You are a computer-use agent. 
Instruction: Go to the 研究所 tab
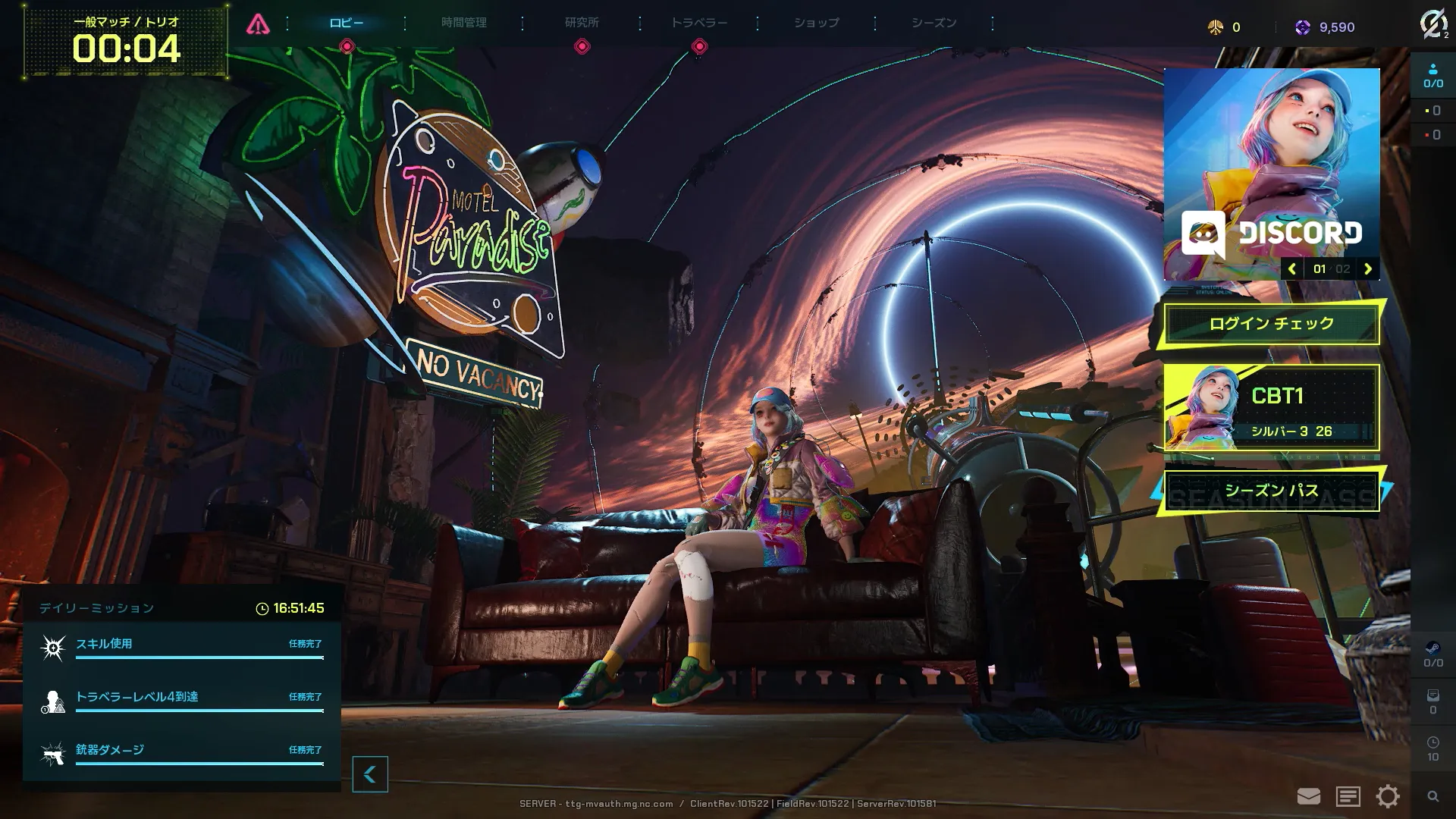click(582, 23)
